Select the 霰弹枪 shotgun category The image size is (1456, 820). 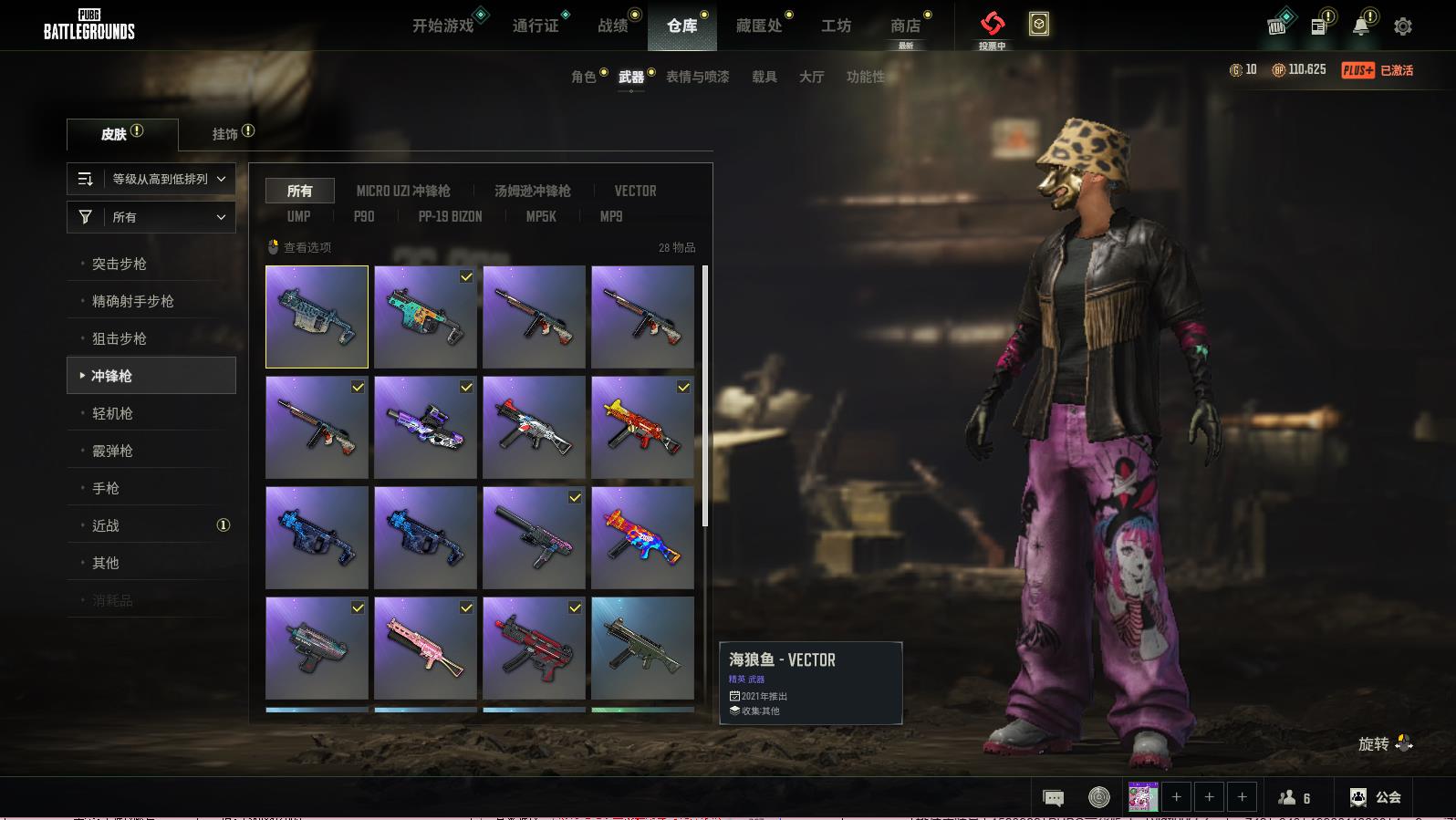[x=113, y=451]
